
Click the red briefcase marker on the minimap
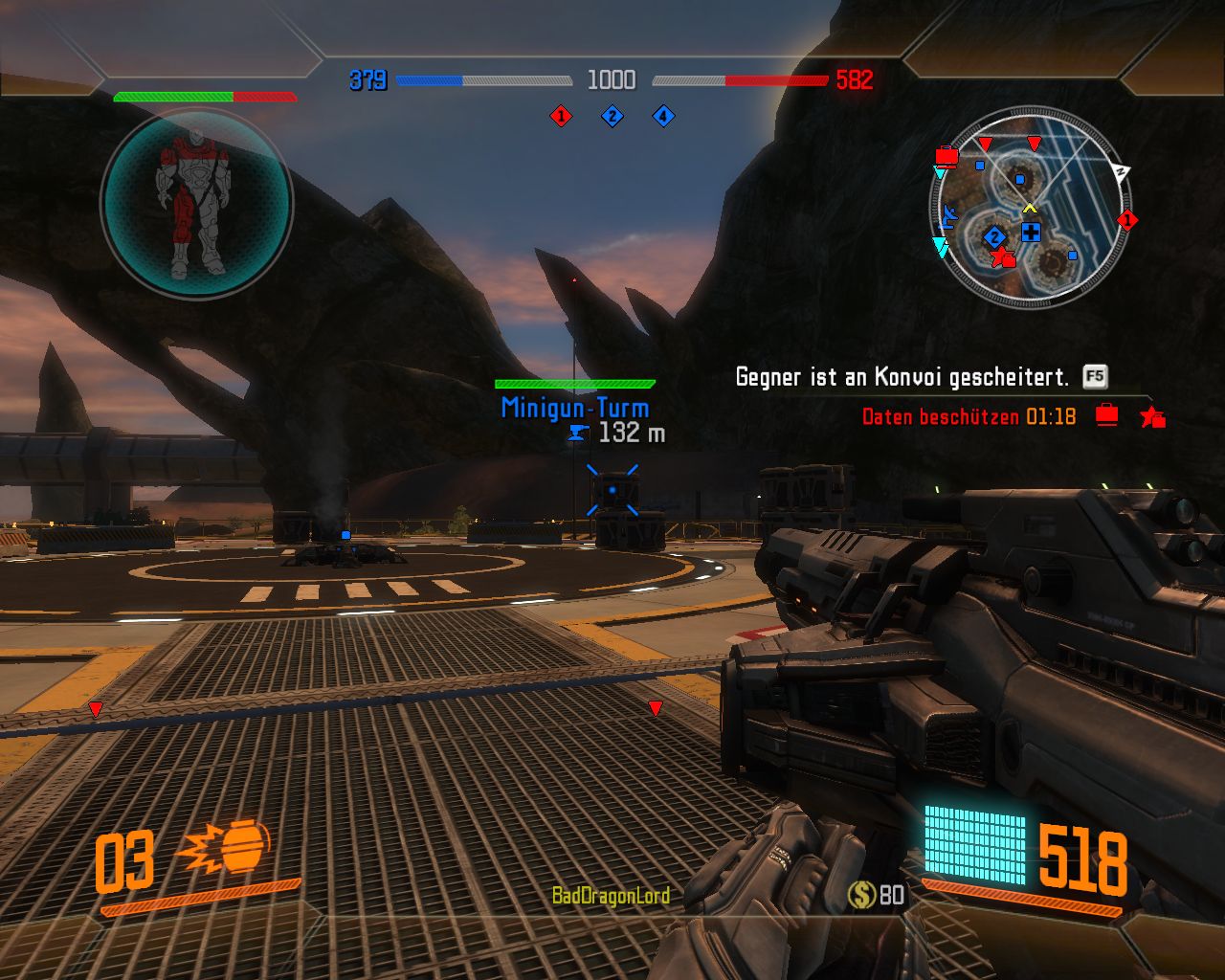click(947, 156)
